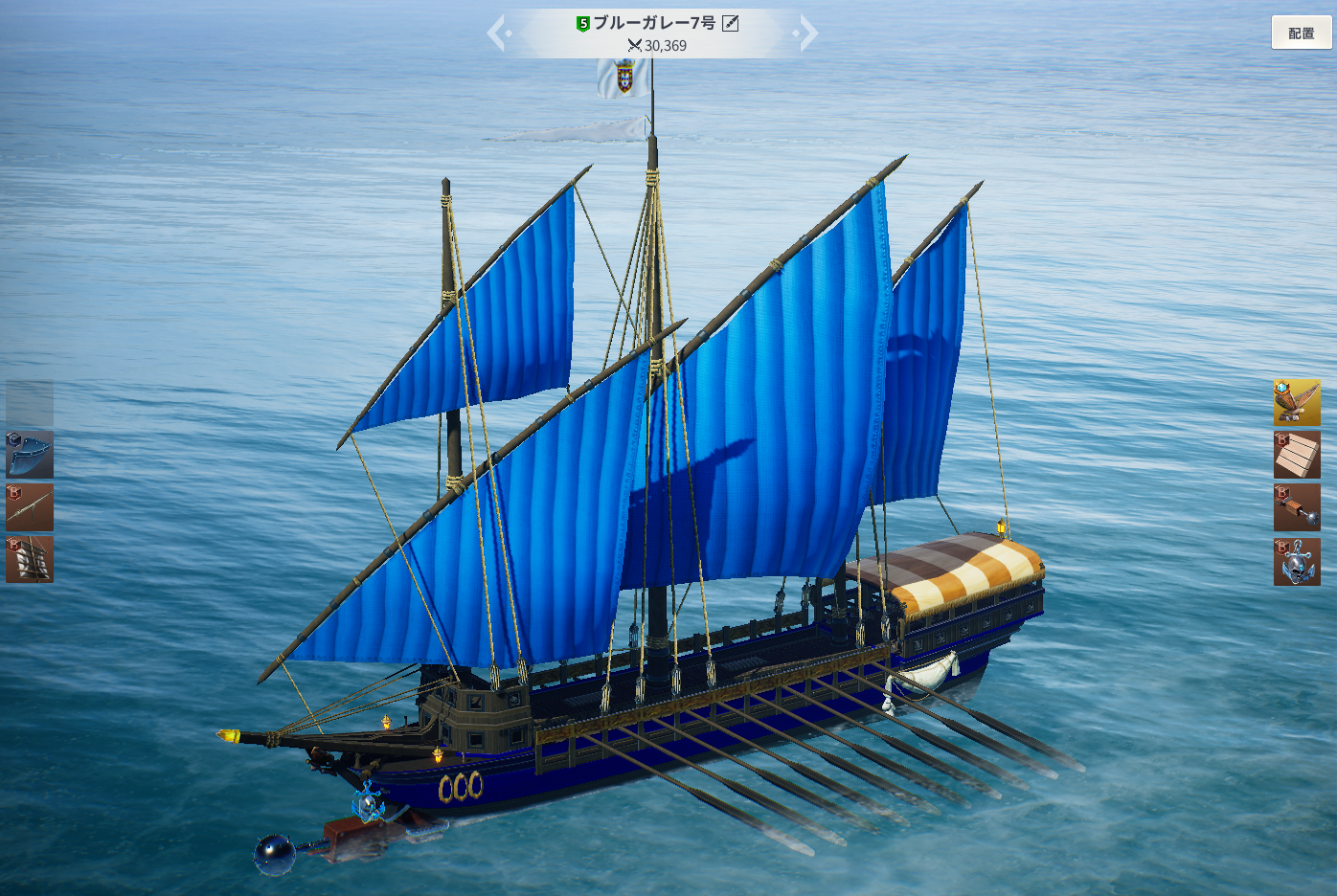Open the white batten sail equipment slot
The width and height of the screenshot is (1337, 896).
[x=30, y=559]
